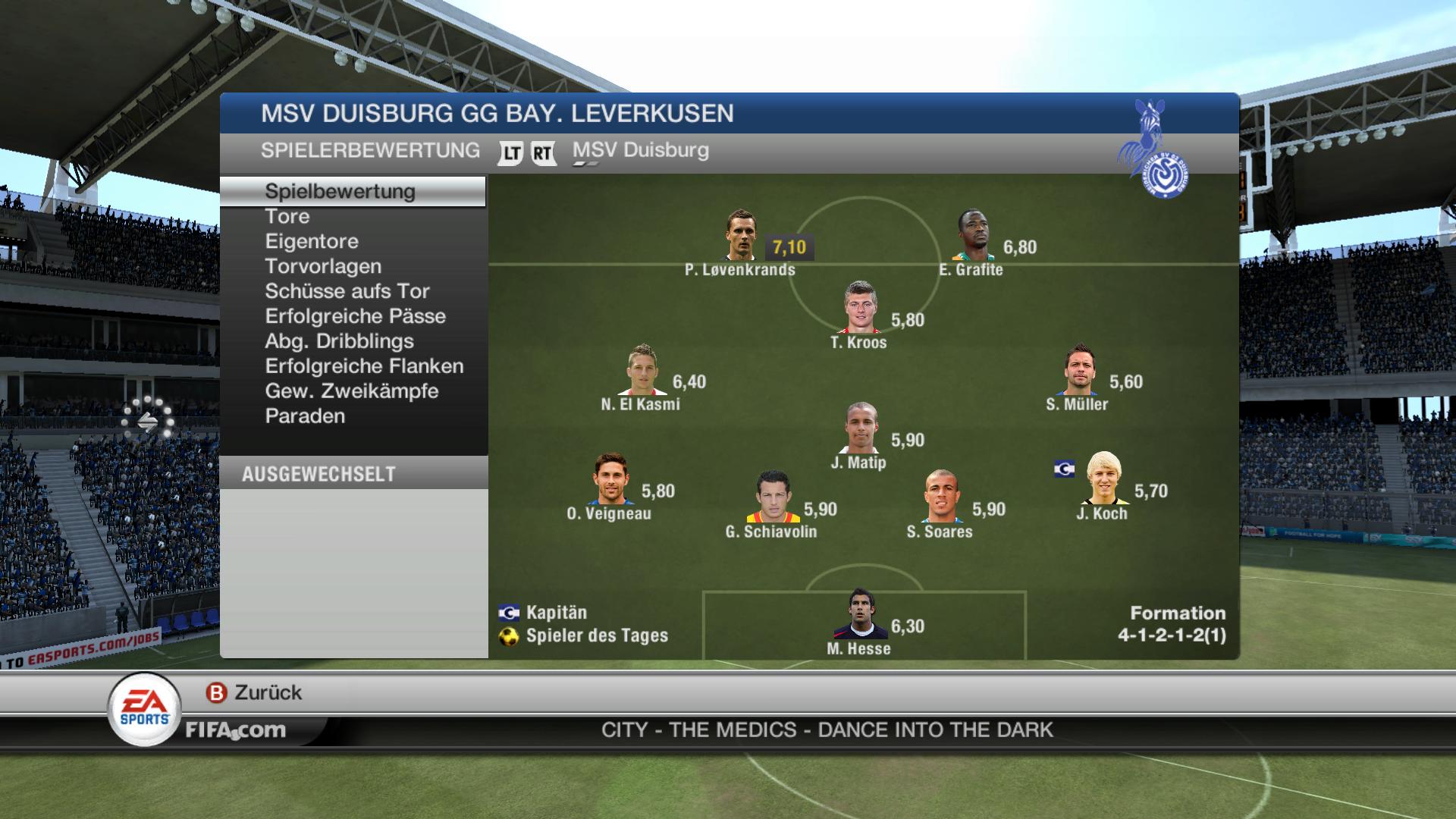Choose G. Schiavolin's portrait
Image resolution: width=1456 pixels, height=819 pixels.
pos(773,497)
